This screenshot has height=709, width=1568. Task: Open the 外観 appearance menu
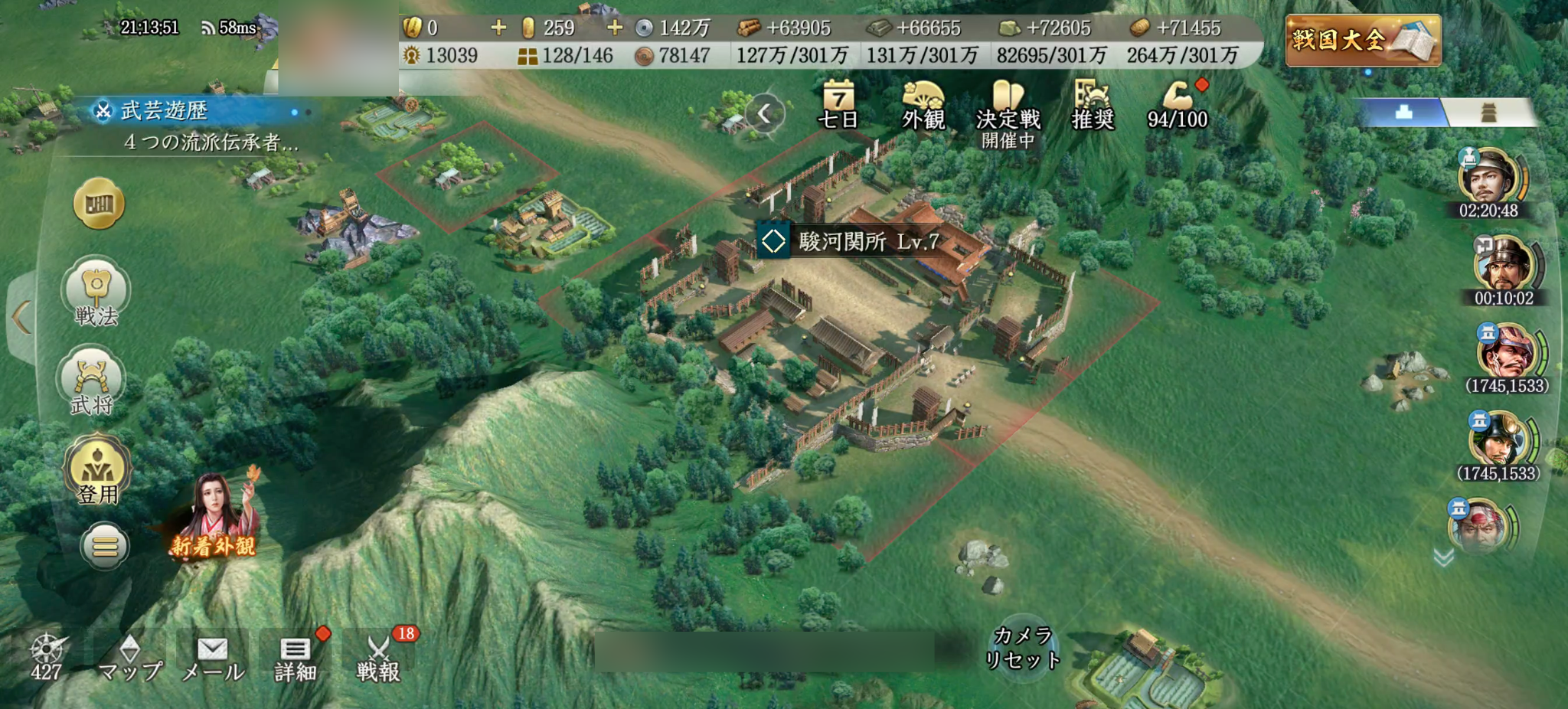pyautogui.click(x=923, y=105)
